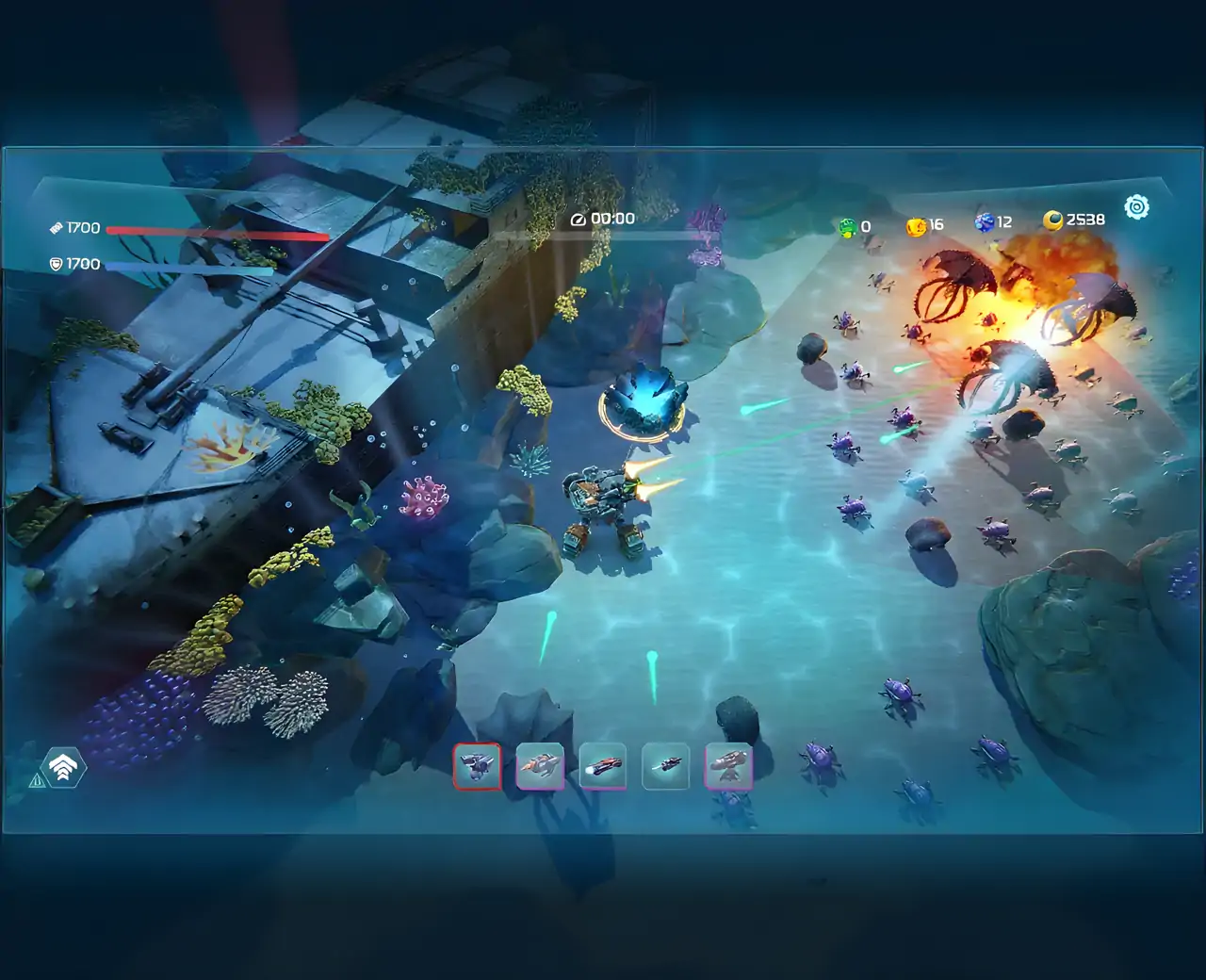This screenshot has height=980, width=1206.
Task: Select the red plasma cannon weapon slot
Action: [603, 766]
